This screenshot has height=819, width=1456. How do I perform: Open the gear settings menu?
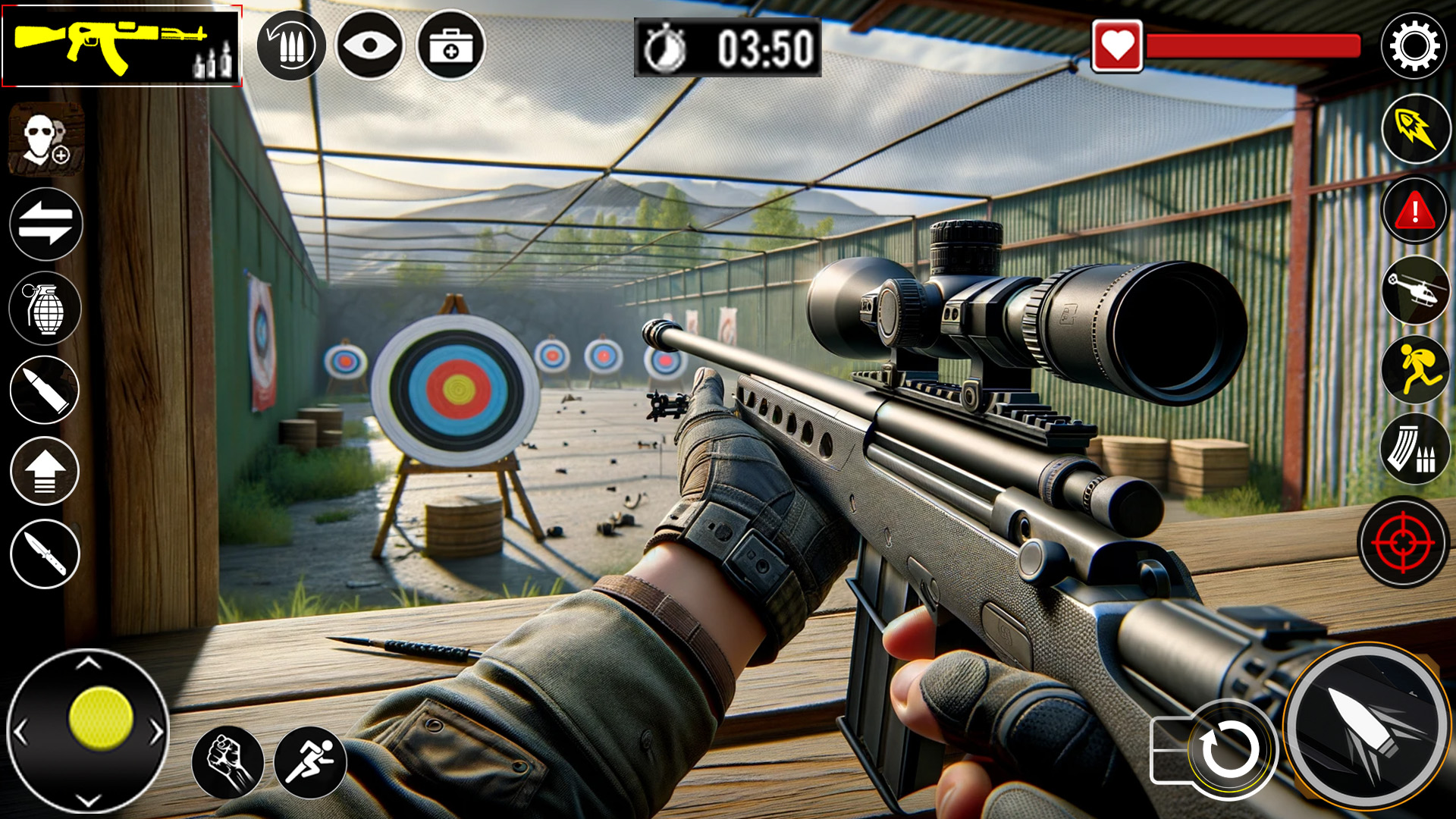click(1414, 46)
